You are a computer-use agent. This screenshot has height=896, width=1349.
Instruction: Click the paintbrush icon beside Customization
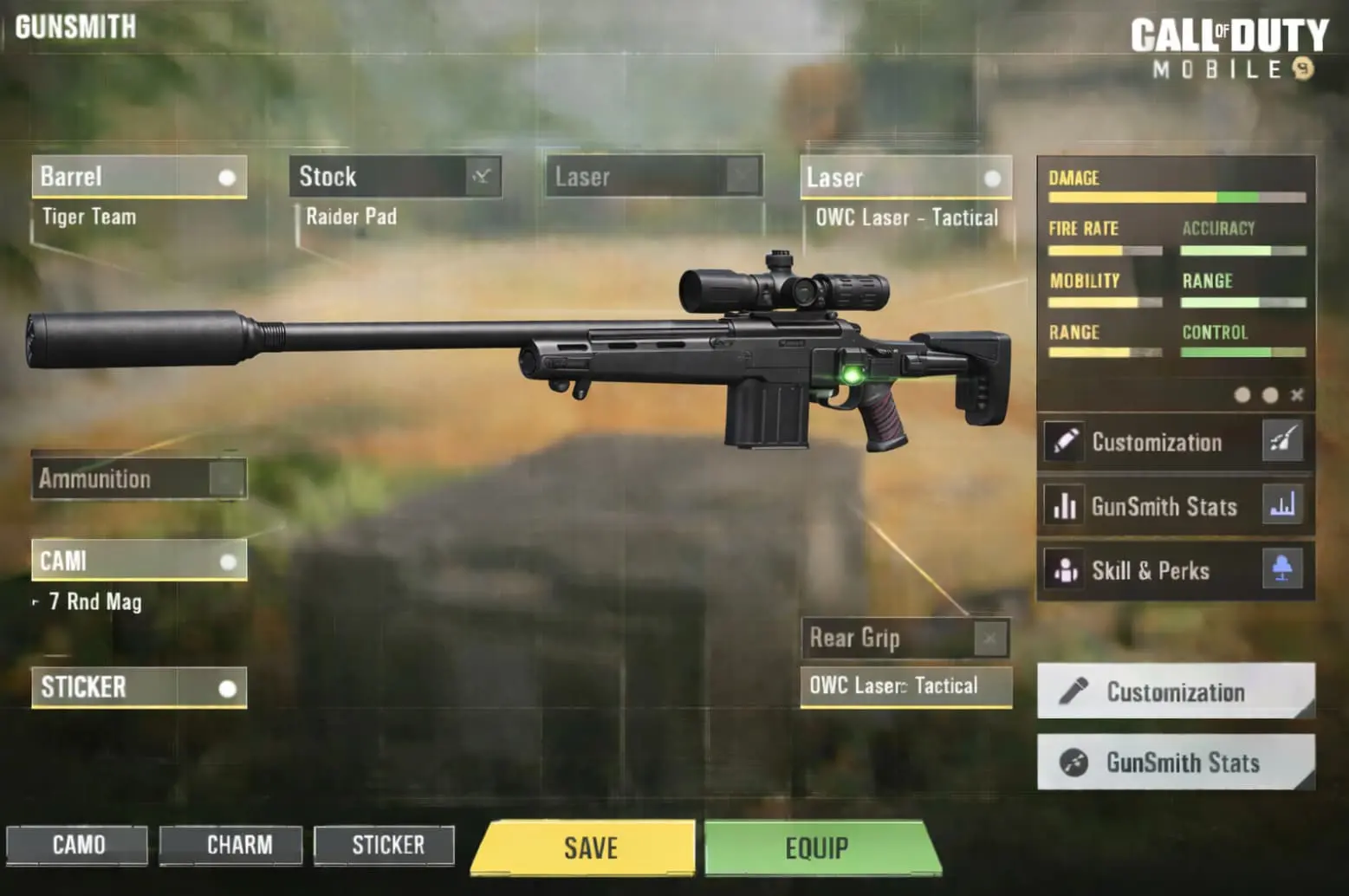[1281, 441]
